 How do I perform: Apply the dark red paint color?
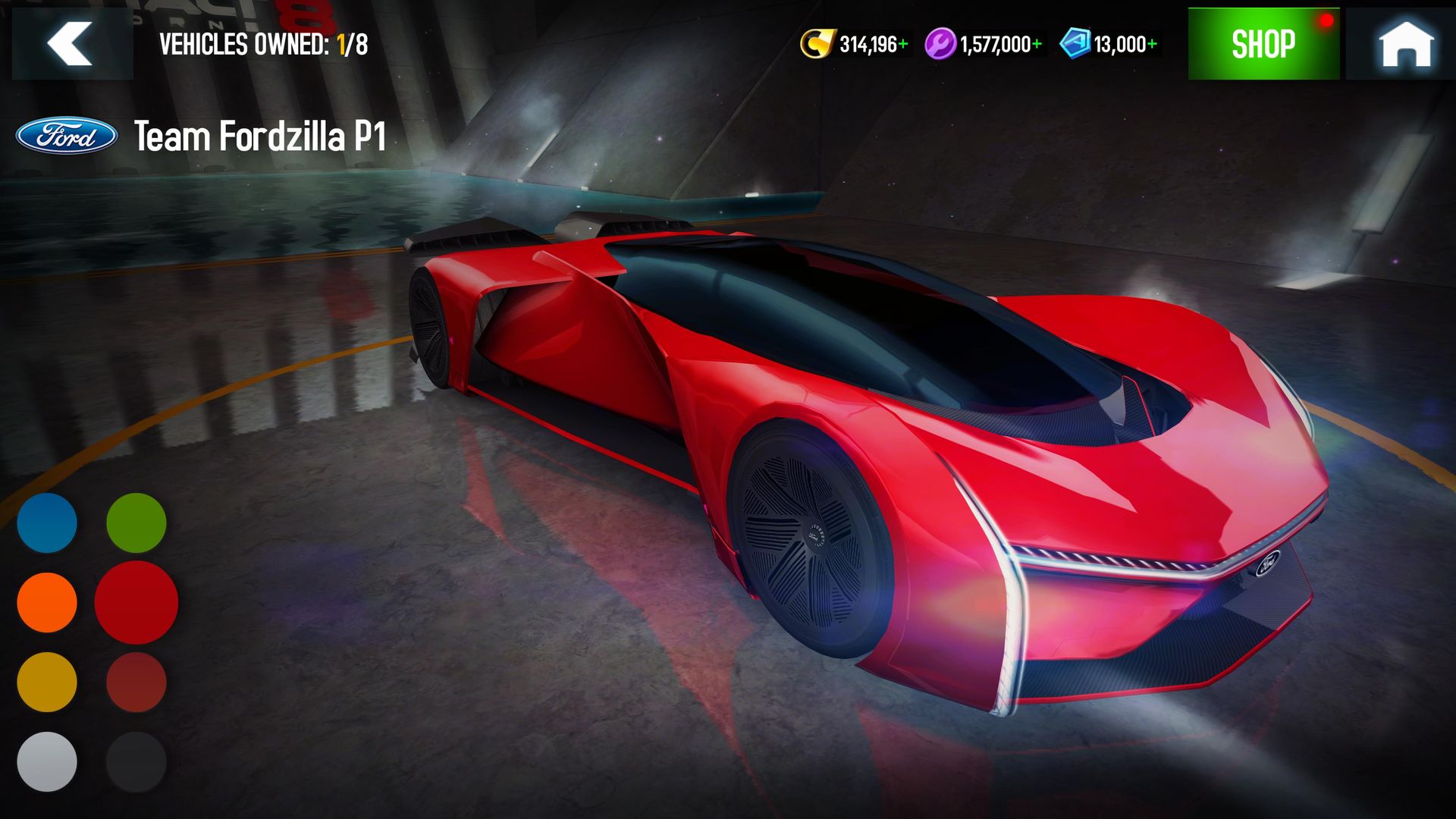[x=136, y=682]
